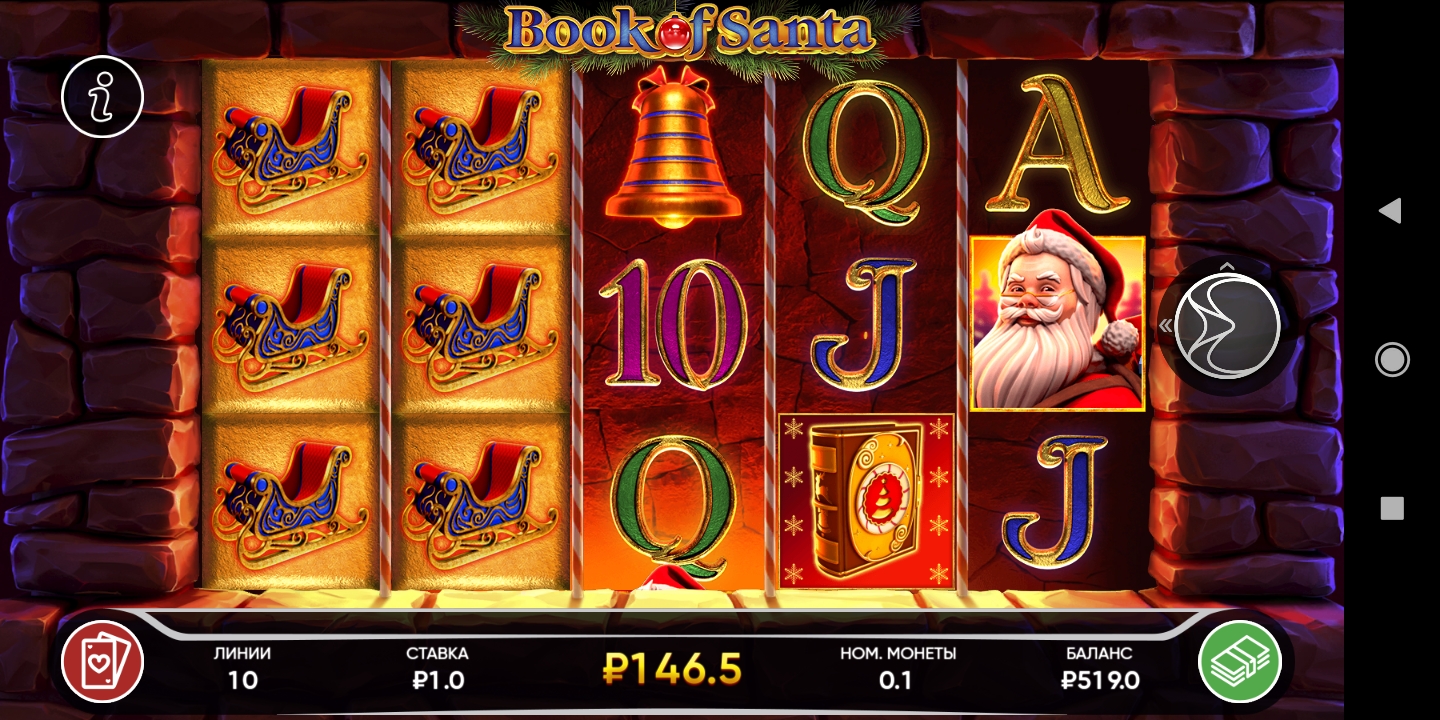1440x720 pixels.
Task: Spin the reels with the round button
Action: pyautogui.click(x=1226, y=325)
